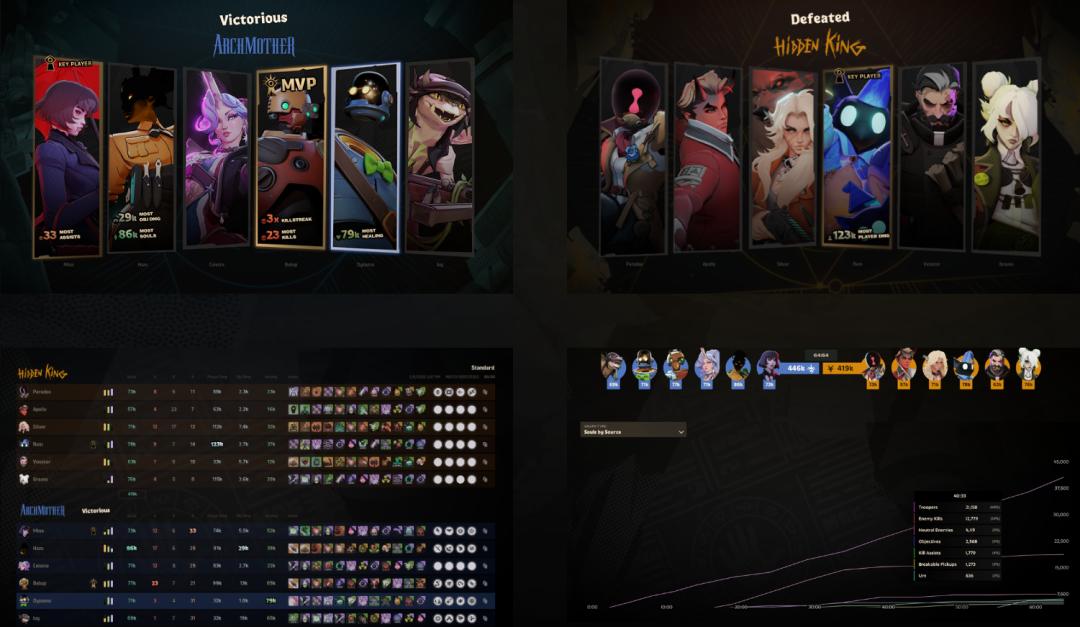Click Drifter's white-haired portrait above the graph
This screenshot has height=627, width=1080.
pyautogui.click(x=1029, y=366)
